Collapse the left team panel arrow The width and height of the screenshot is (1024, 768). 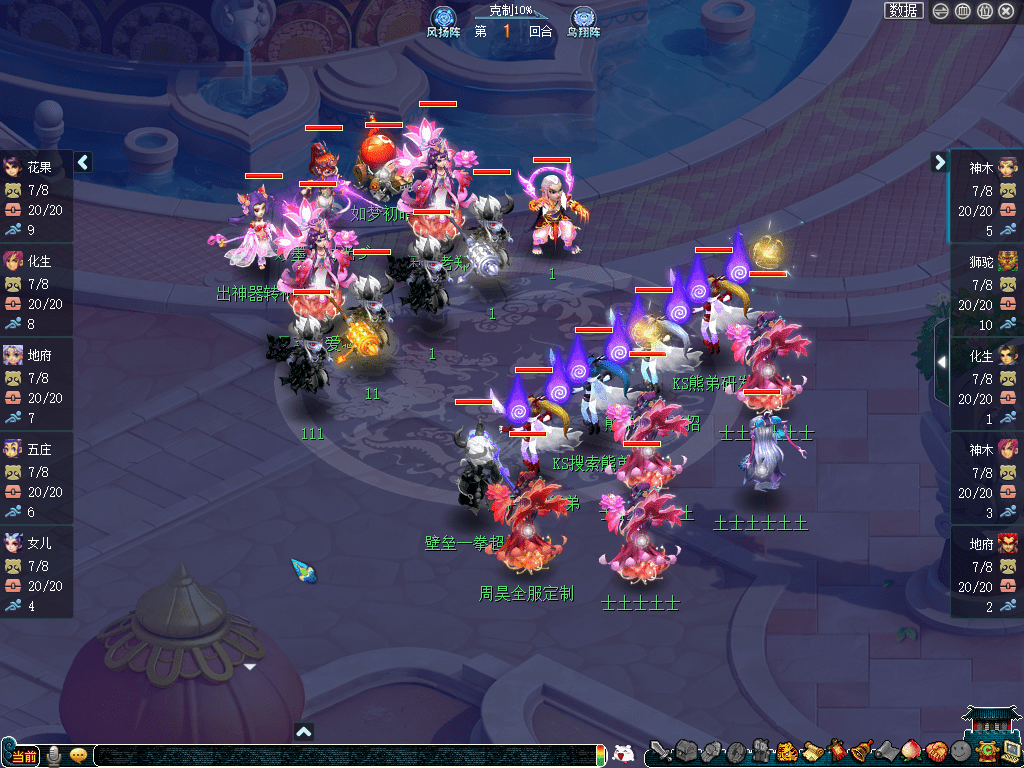tap(84, 162)
